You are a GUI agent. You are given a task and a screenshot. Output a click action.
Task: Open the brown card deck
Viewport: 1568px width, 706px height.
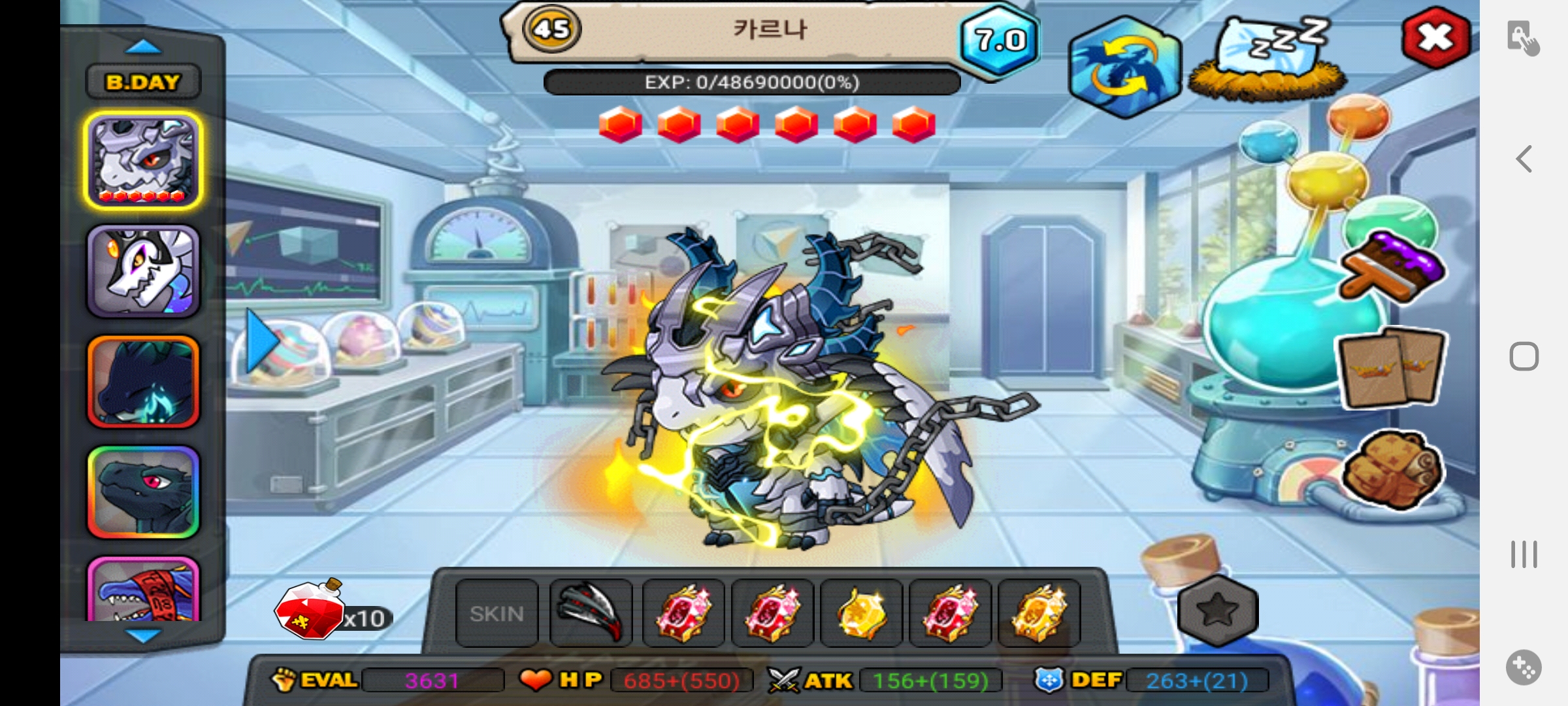coord(1392,367)
